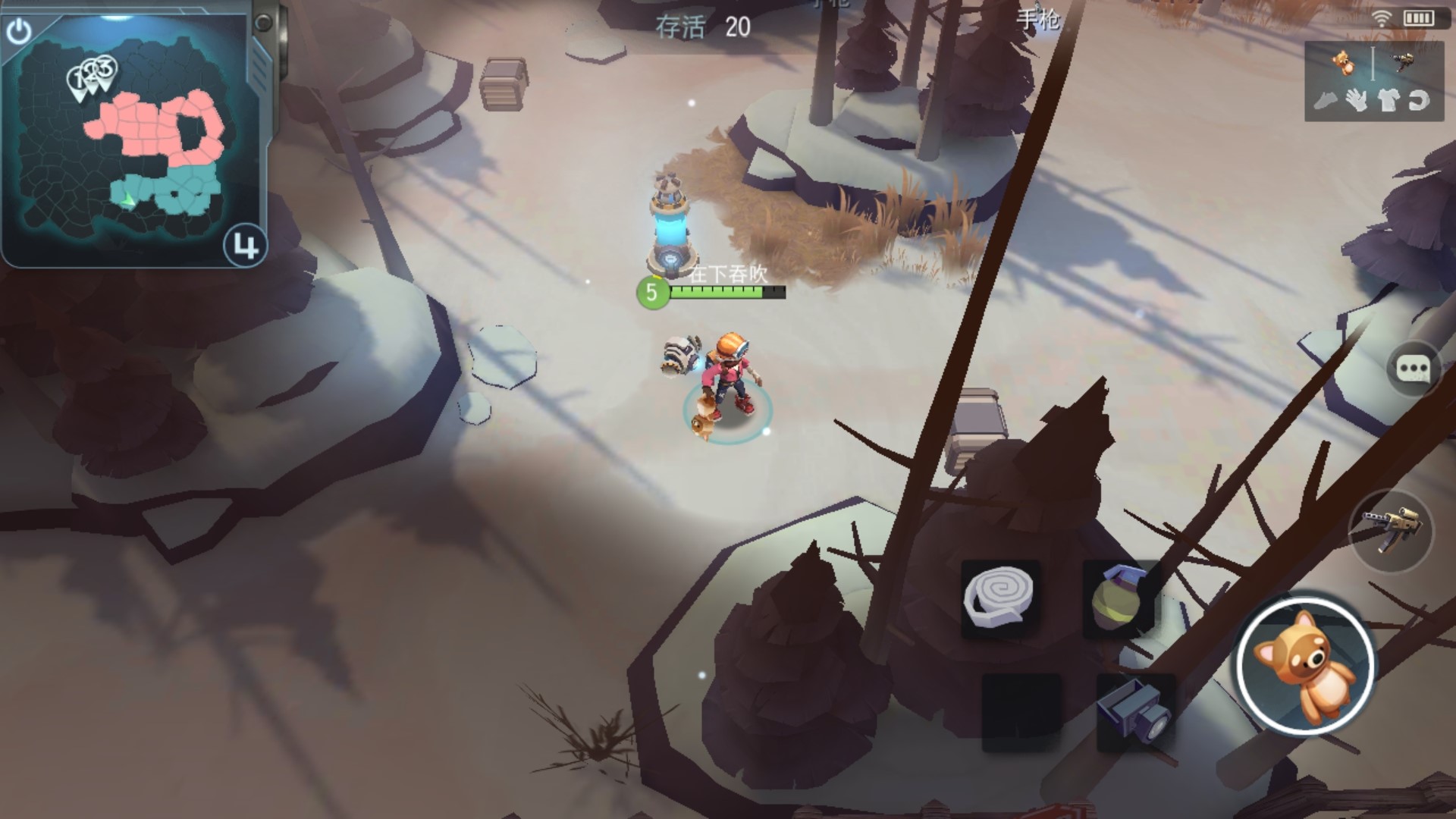Open the chat bubble button
Image resolution: width=1456 pixels, height=819 pixels.
pyautogui.click(x=1413, y=370)
